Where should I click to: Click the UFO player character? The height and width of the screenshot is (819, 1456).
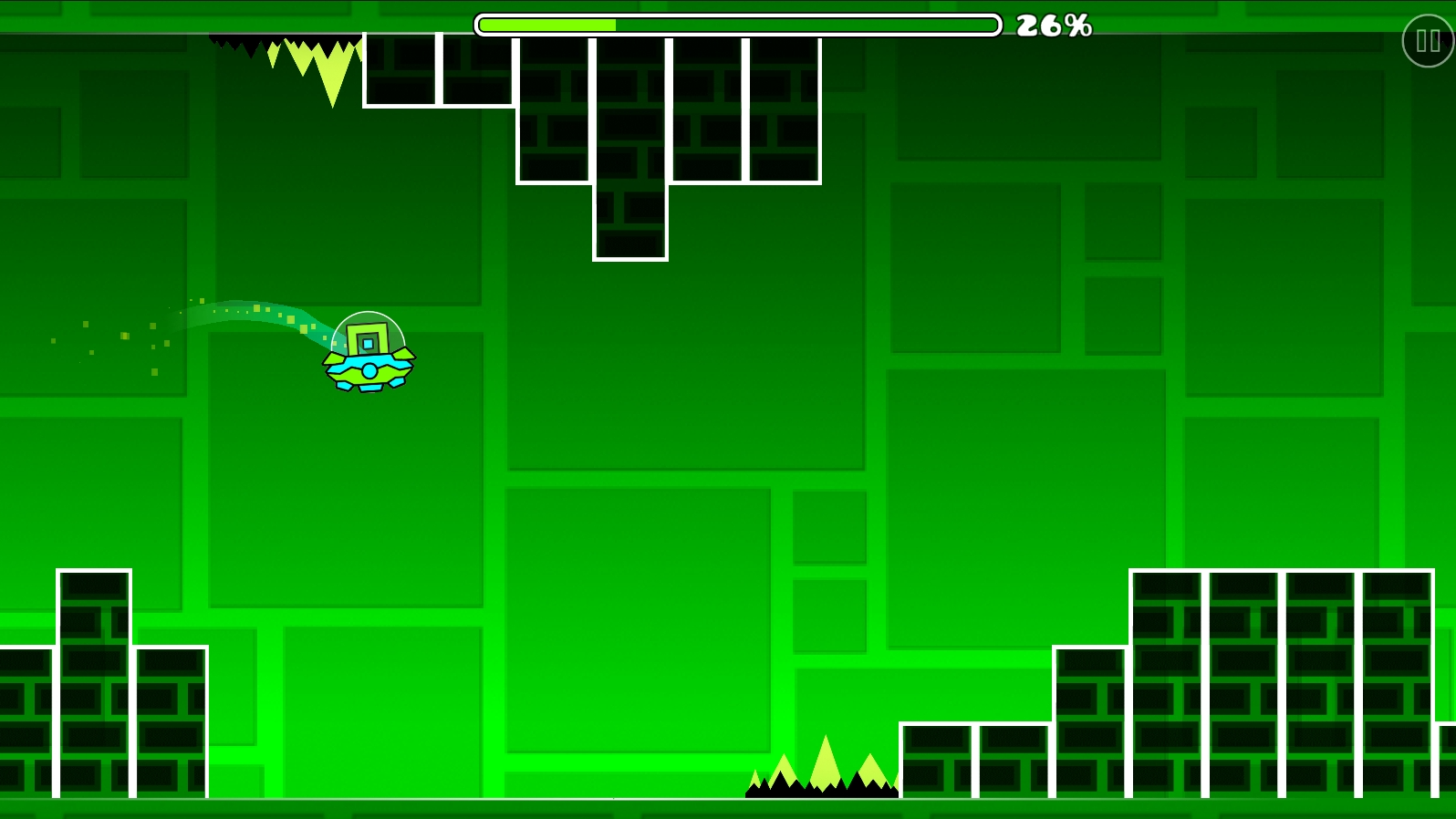coord(367,356)
